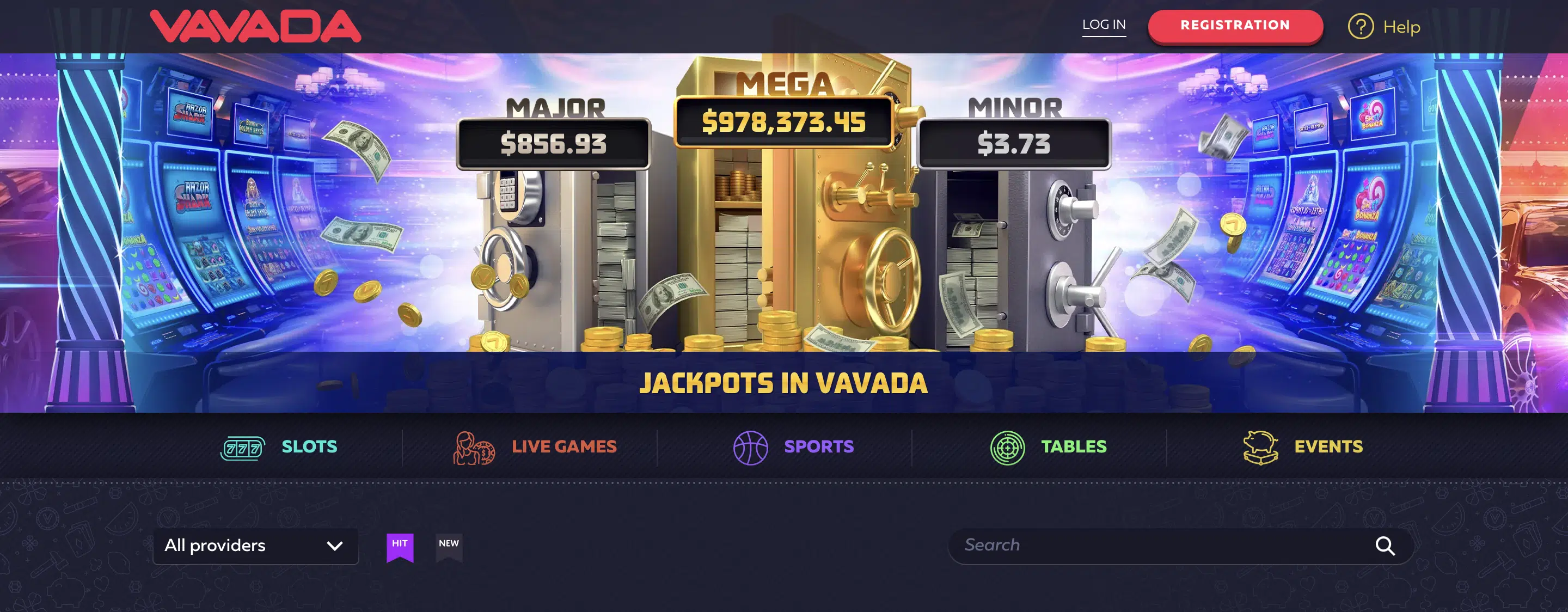Screen dimensions: 1568x612
Task: Click the basketball Sports icon
Action: [x=751, y=446]
